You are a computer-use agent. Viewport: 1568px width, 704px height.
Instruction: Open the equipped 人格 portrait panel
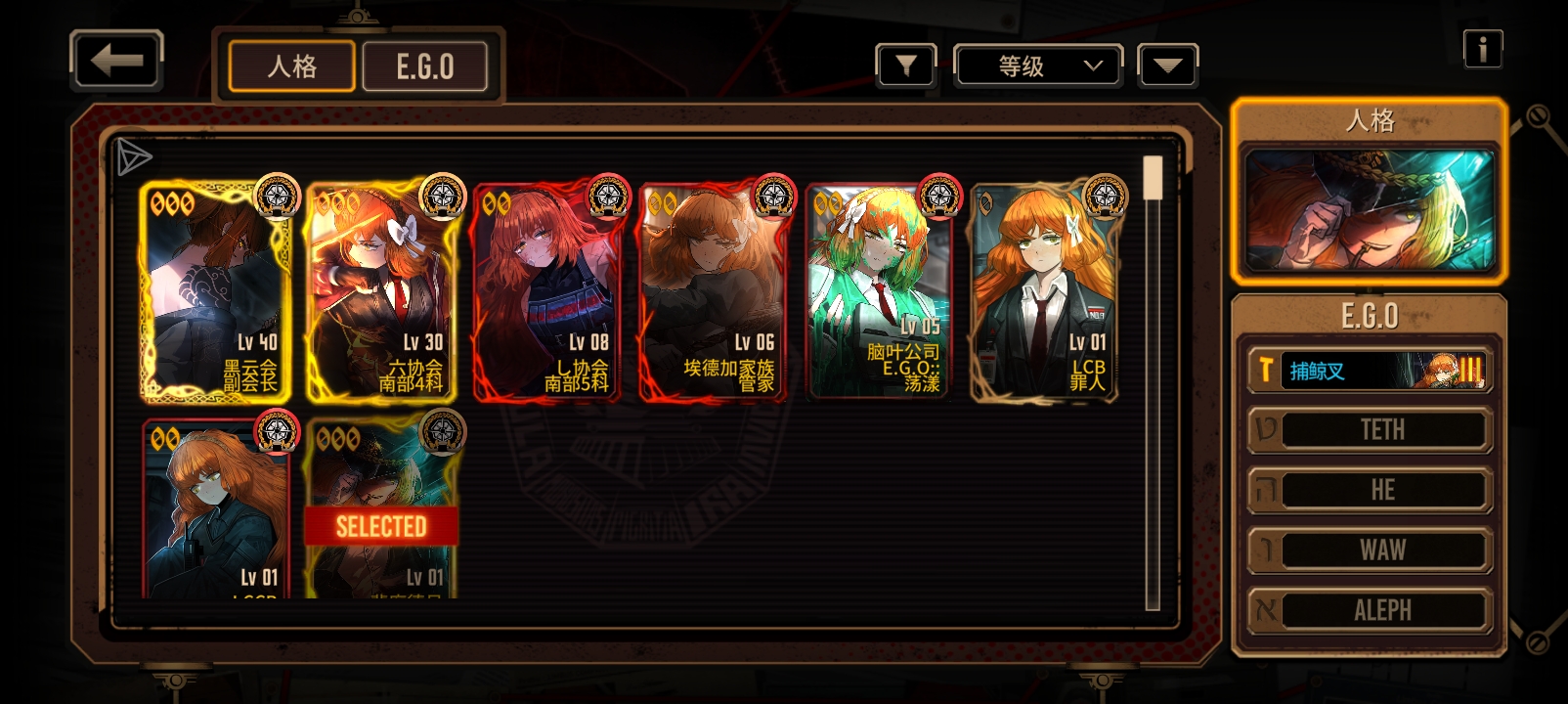(x=1369, y=209)
